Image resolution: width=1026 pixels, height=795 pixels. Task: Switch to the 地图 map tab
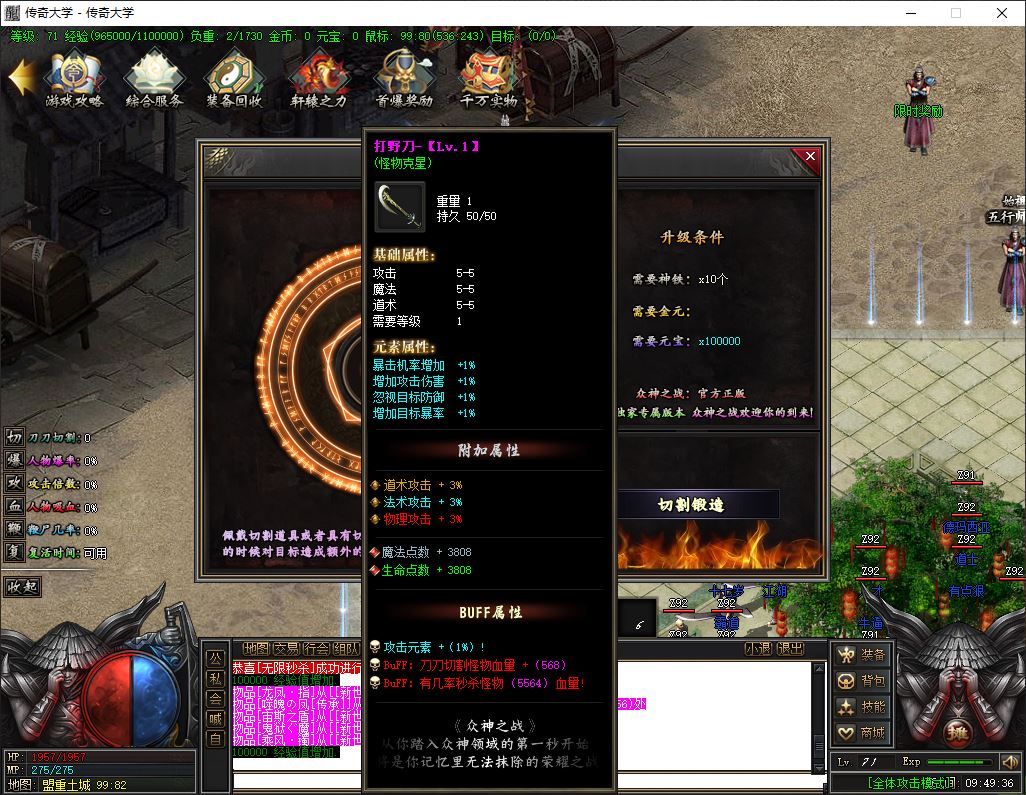(x=256, y=649)
